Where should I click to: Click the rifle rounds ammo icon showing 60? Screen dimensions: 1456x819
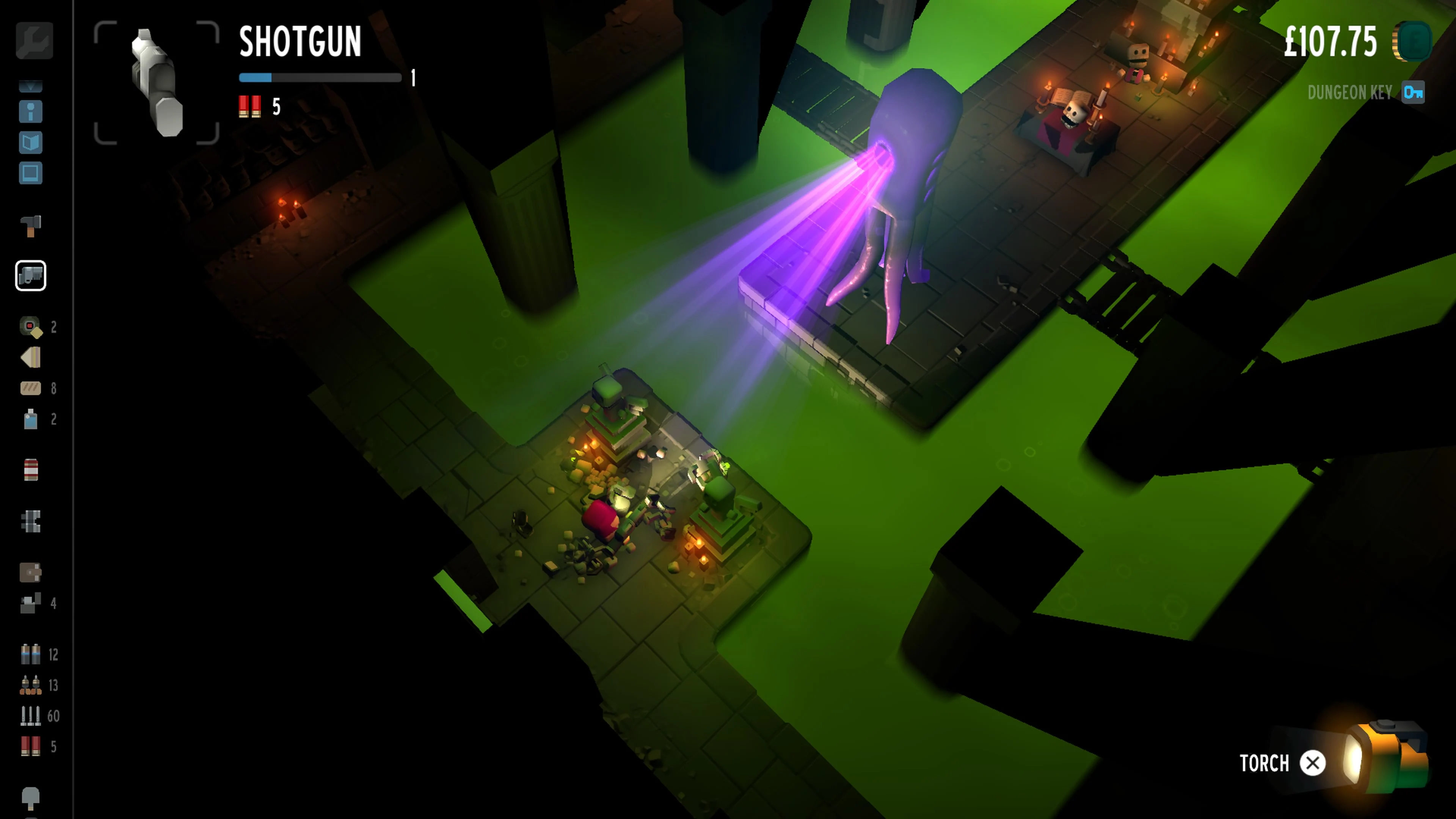click(31, 714)
